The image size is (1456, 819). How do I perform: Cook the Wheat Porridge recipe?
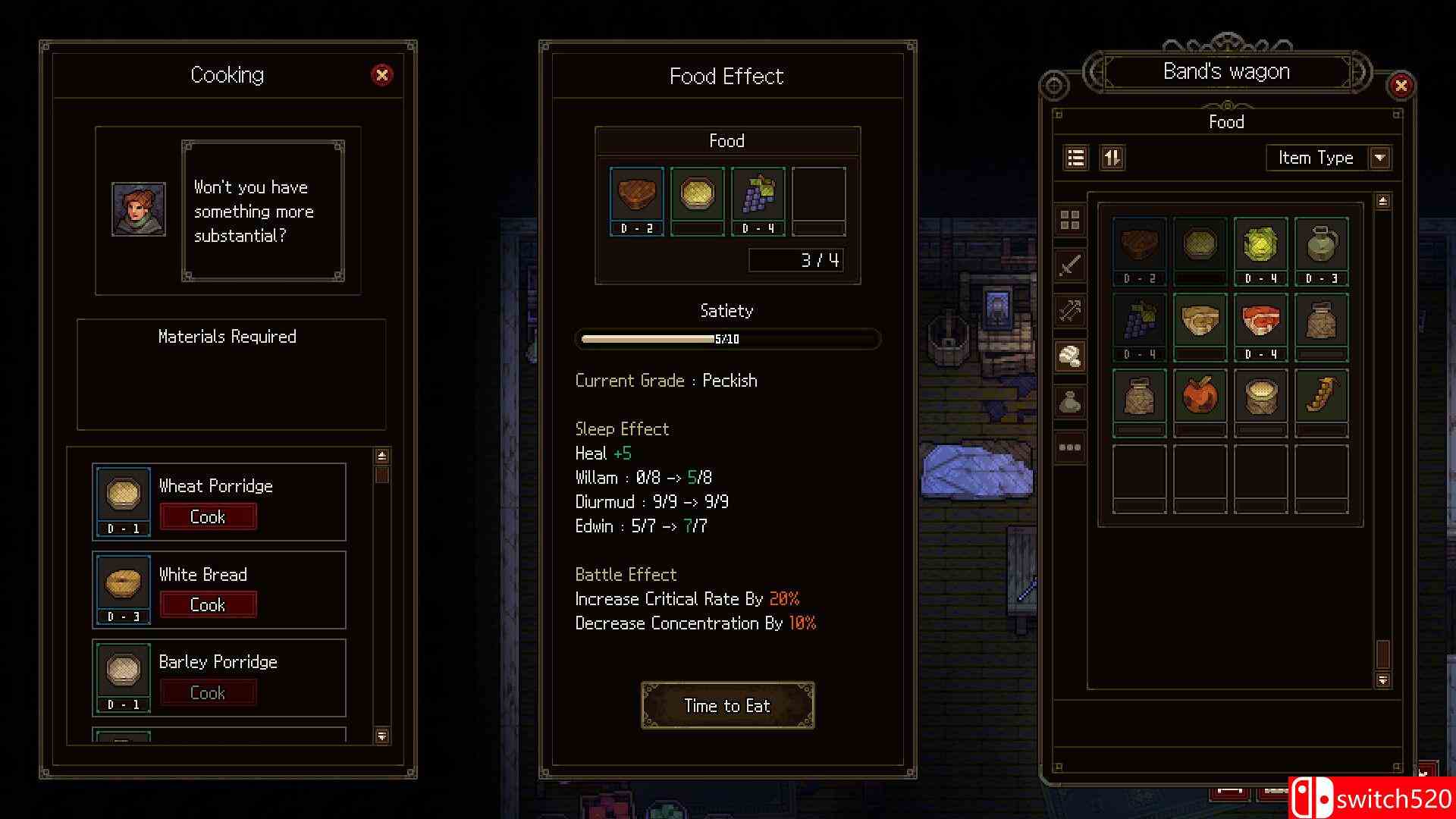pos(208,516)
